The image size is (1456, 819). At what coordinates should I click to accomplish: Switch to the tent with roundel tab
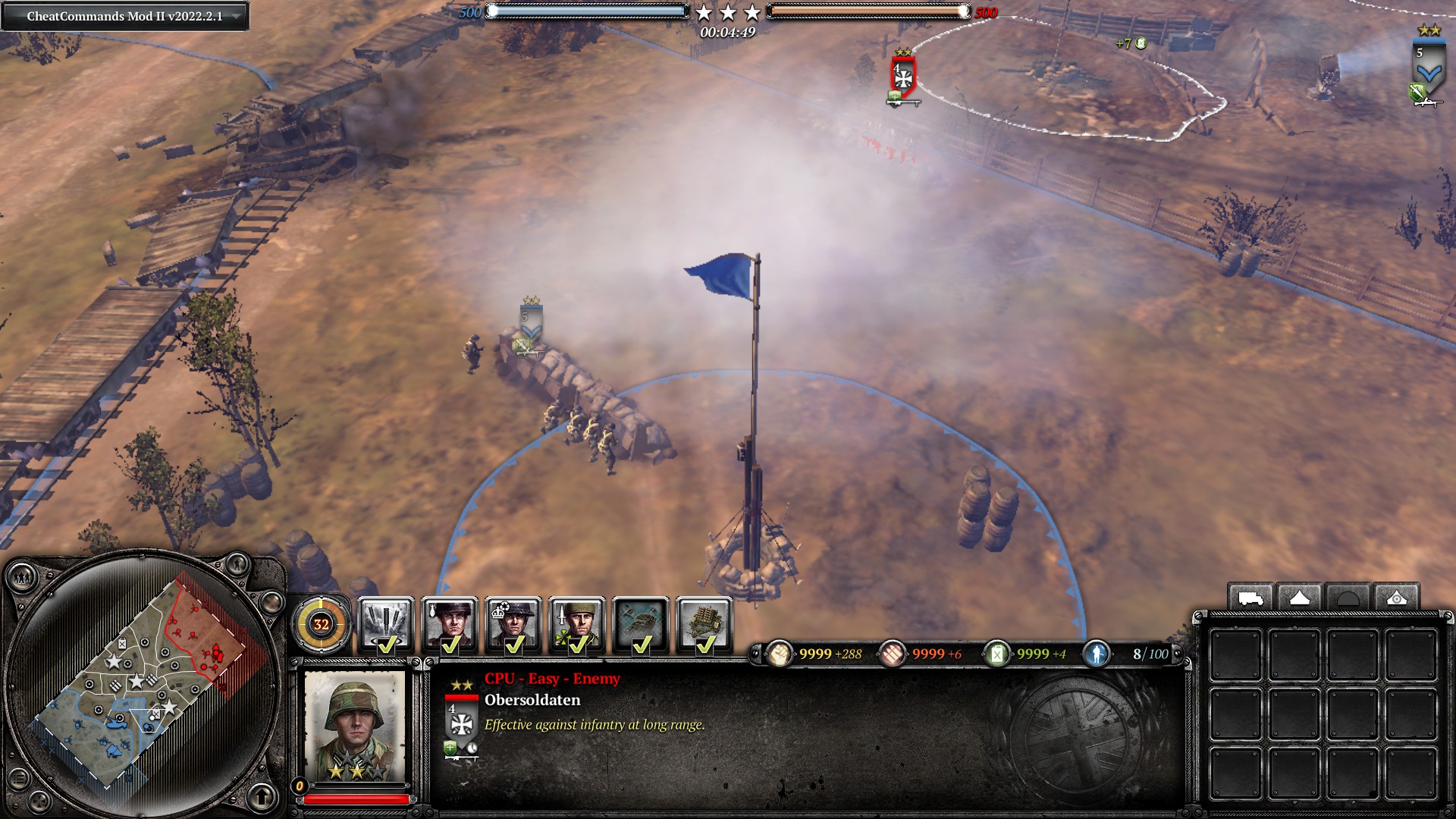coord(1396,598)
